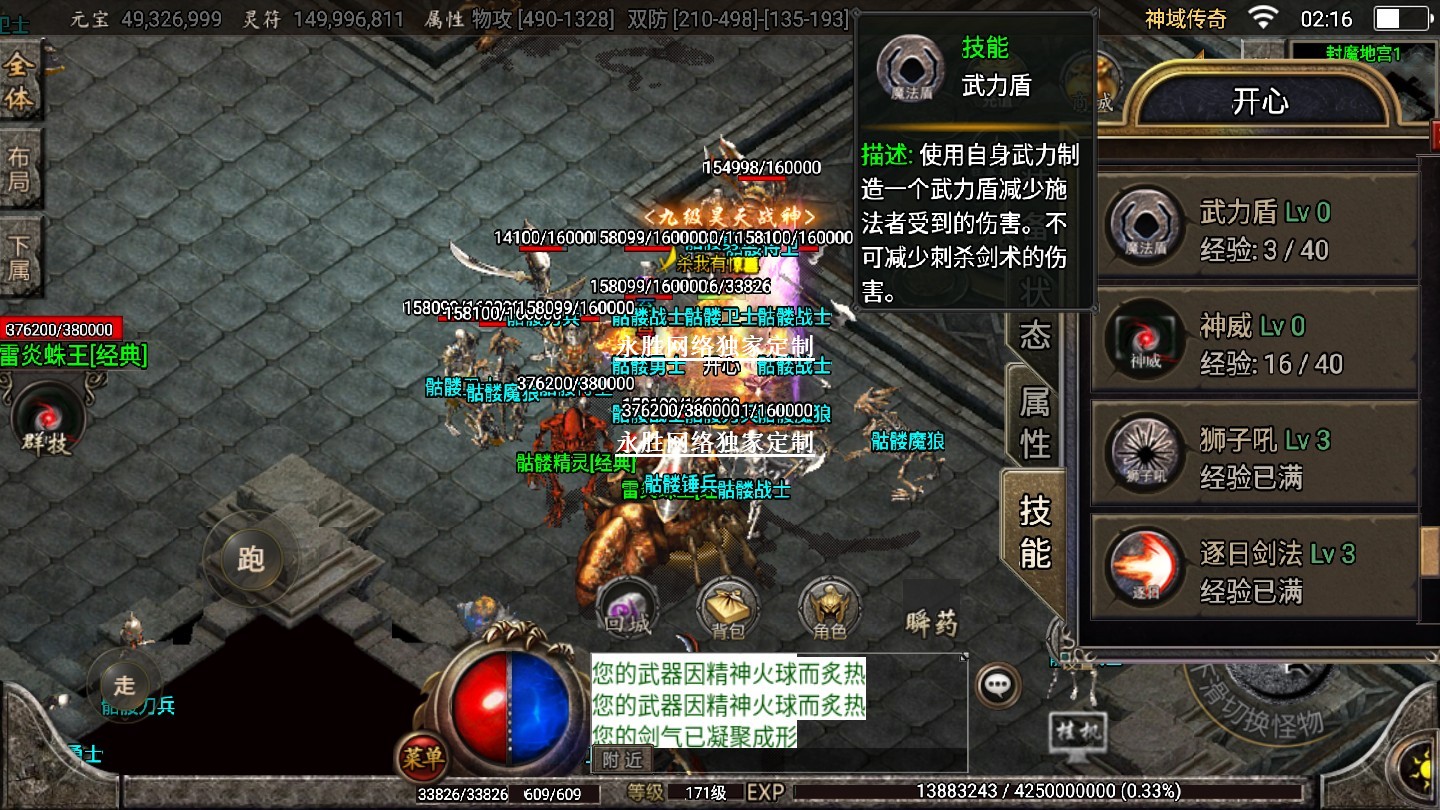Switch to the 属性 attributes tab
The height and width of the screenshot is (810, 1440).
coord(1035,422)
